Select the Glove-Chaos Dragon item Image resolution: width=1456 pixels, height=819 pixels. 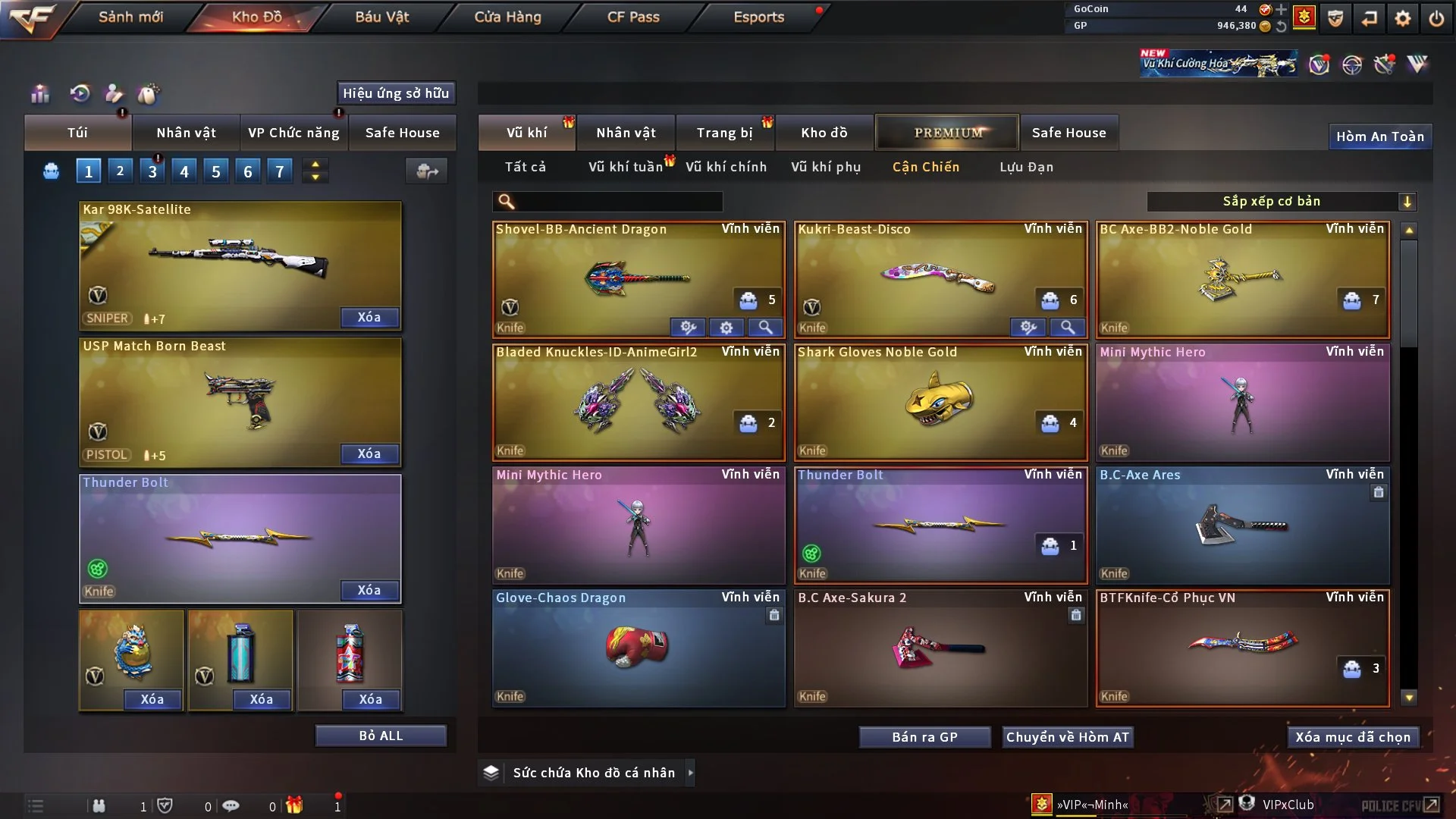tap(637, 648)
